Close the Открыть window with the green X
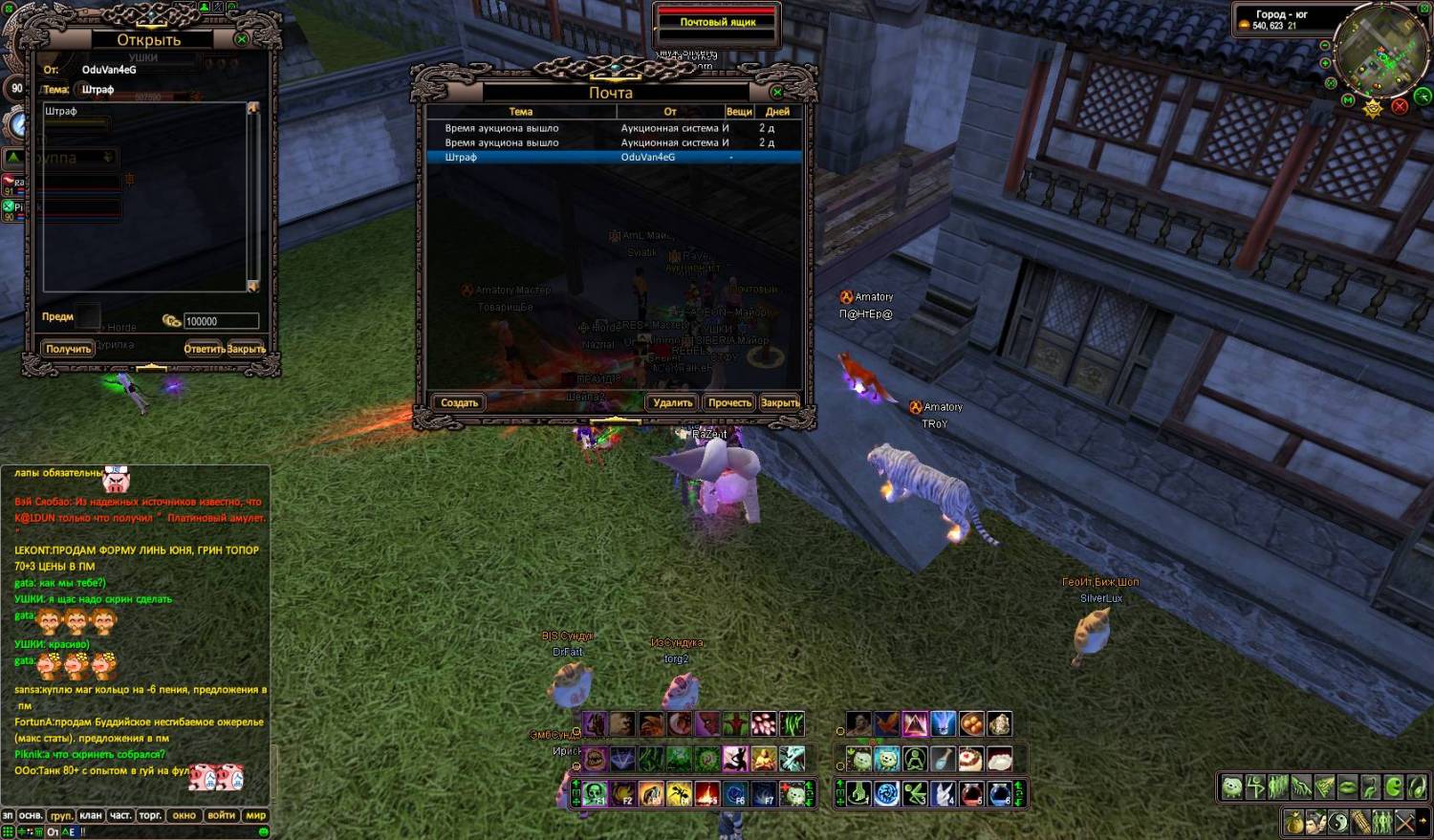 [242, 39]
